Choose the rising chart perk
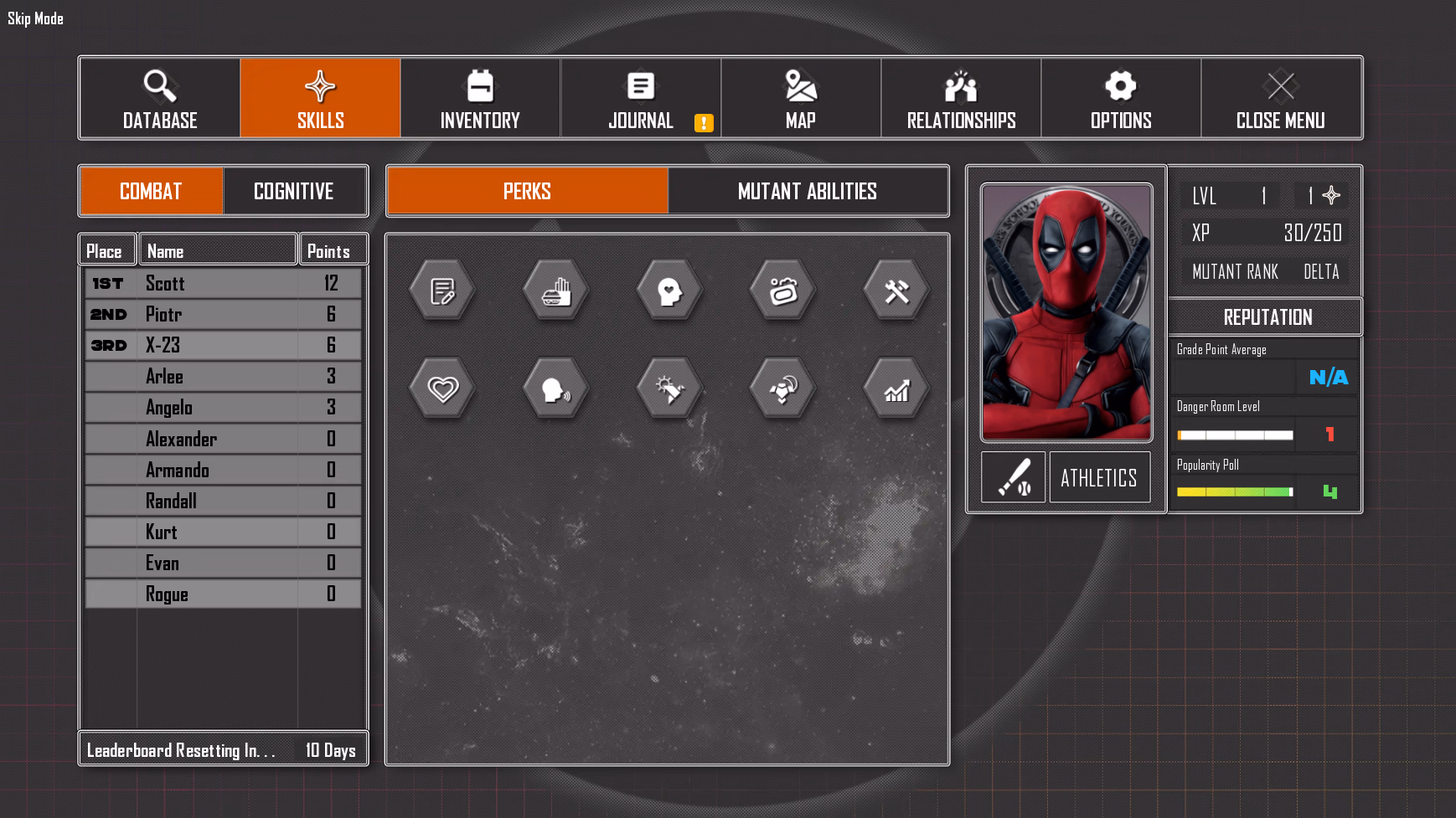This screenshot has height=818, width=1456. click(896, 388)
